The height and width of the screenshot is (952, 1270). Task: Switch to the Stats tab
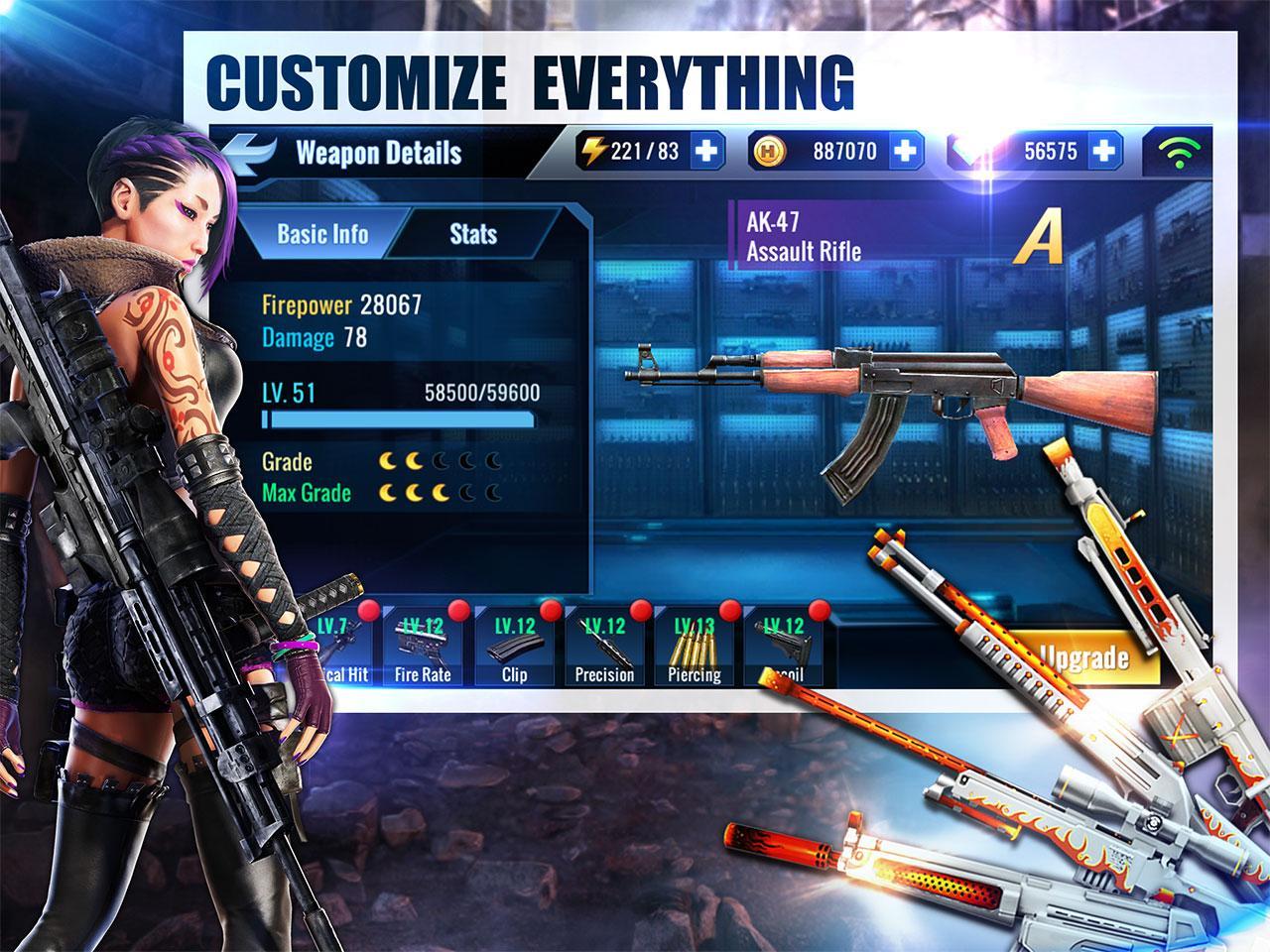(473, 235)
